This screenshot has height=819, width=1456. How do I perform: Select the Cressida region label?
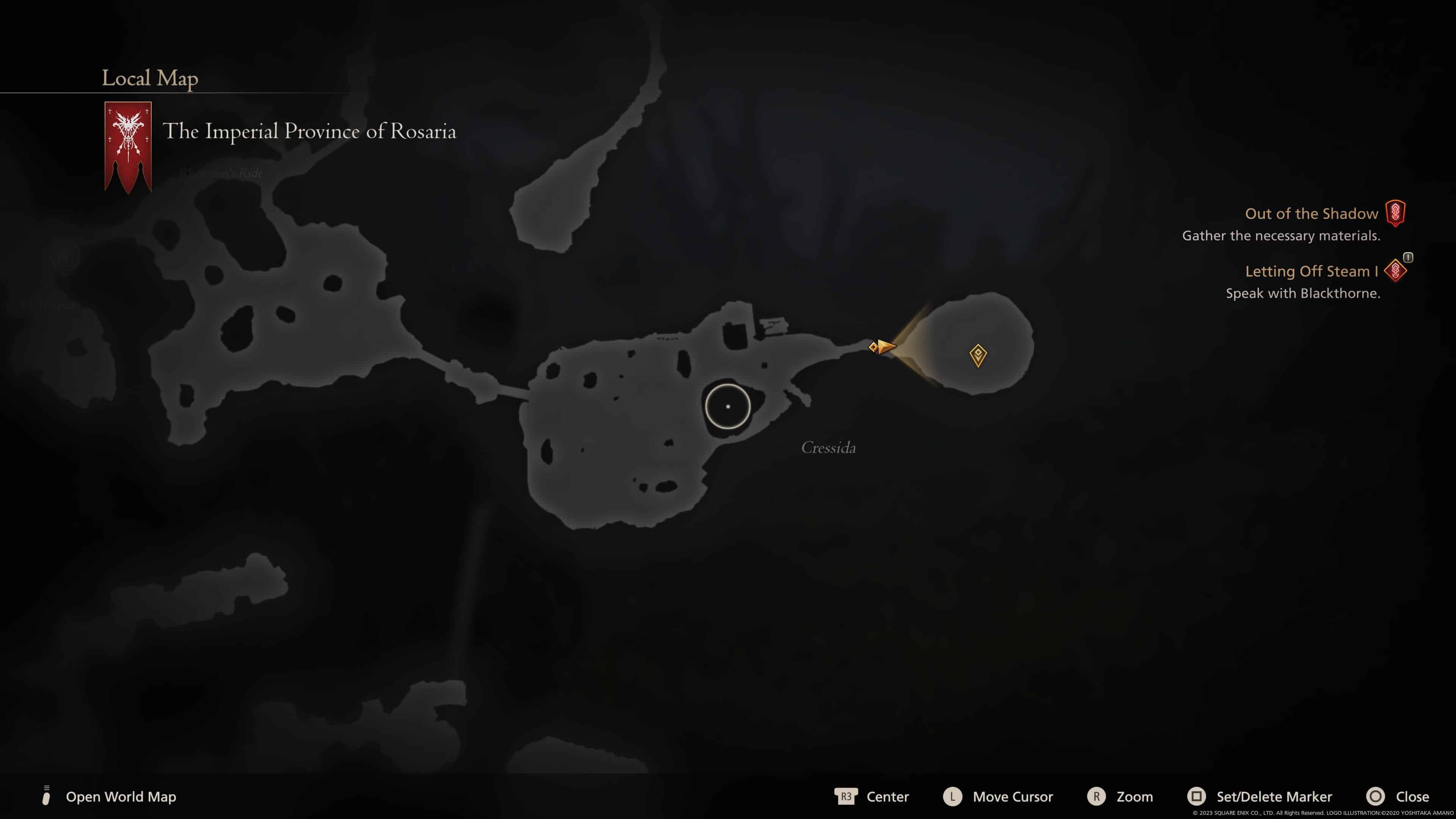pos(828,448)
